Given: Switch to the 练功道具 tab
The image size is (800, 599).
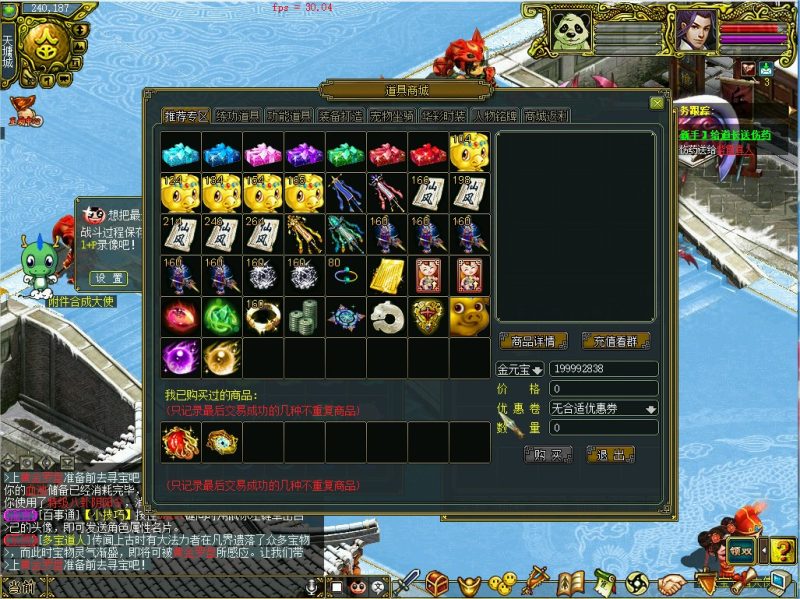Looking at the screenshot, I should 238,116.
